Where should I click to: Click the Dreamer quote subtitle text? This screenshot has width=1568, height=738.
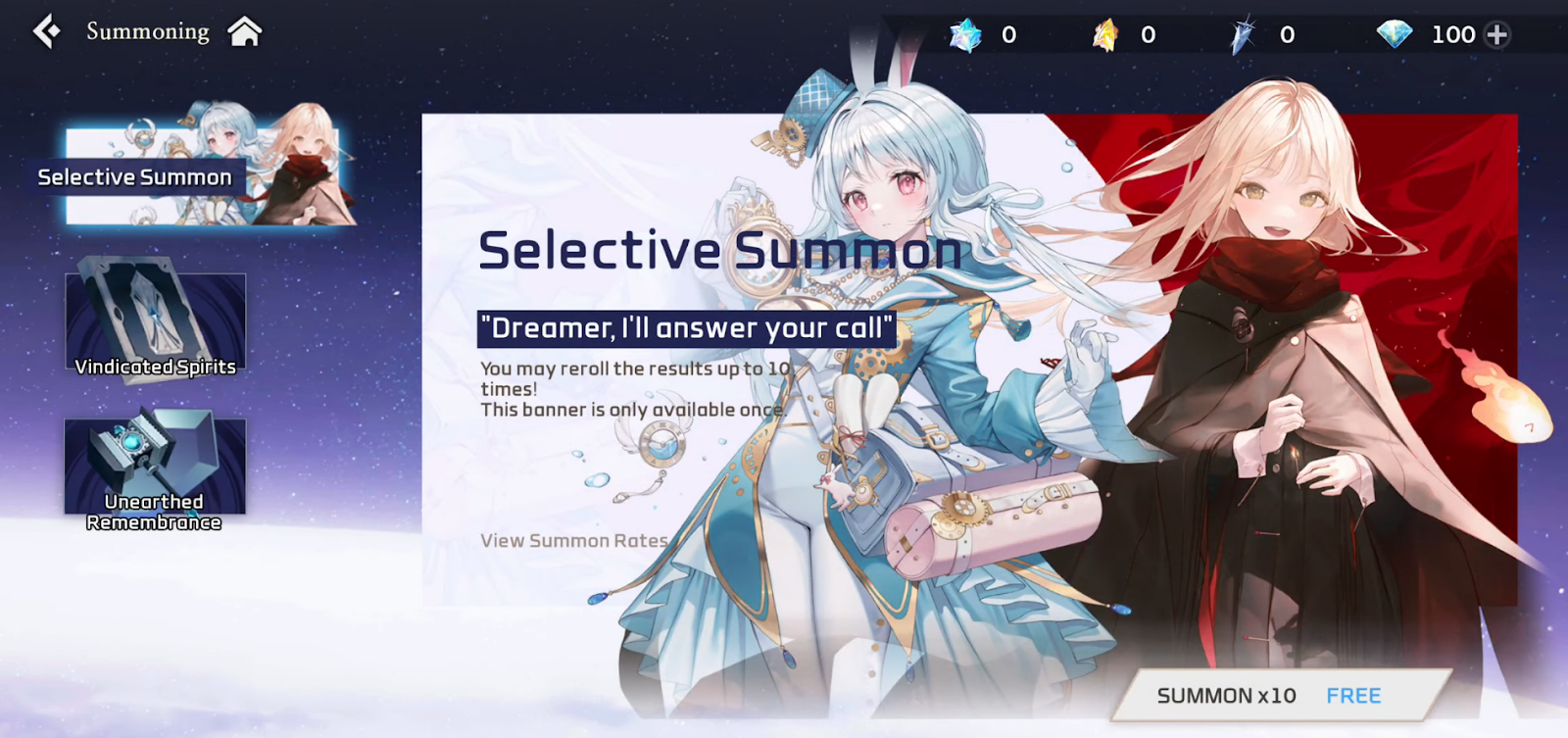685,328
